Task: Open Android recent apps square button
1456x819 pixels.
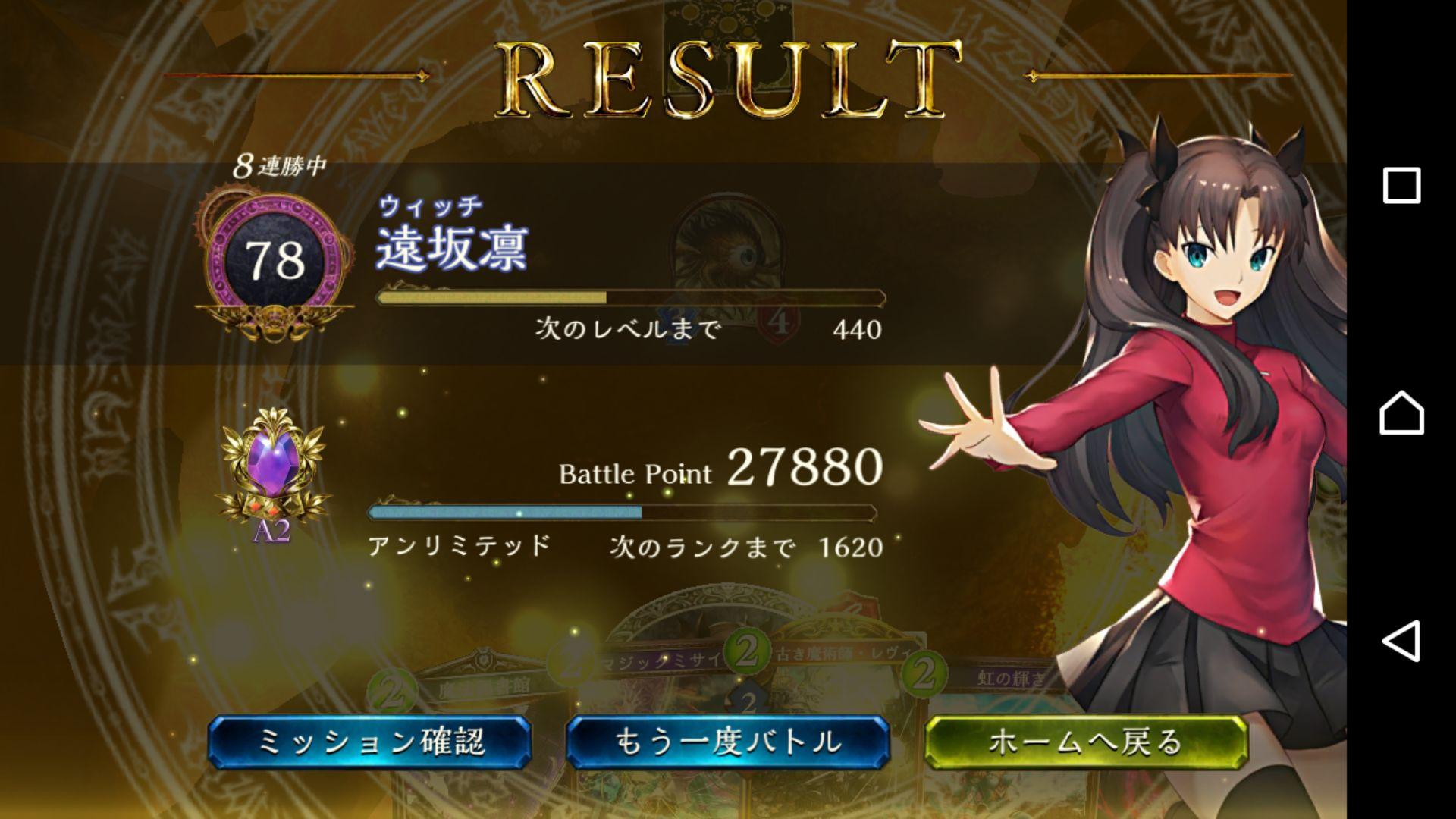Action: pos(1401,186)
